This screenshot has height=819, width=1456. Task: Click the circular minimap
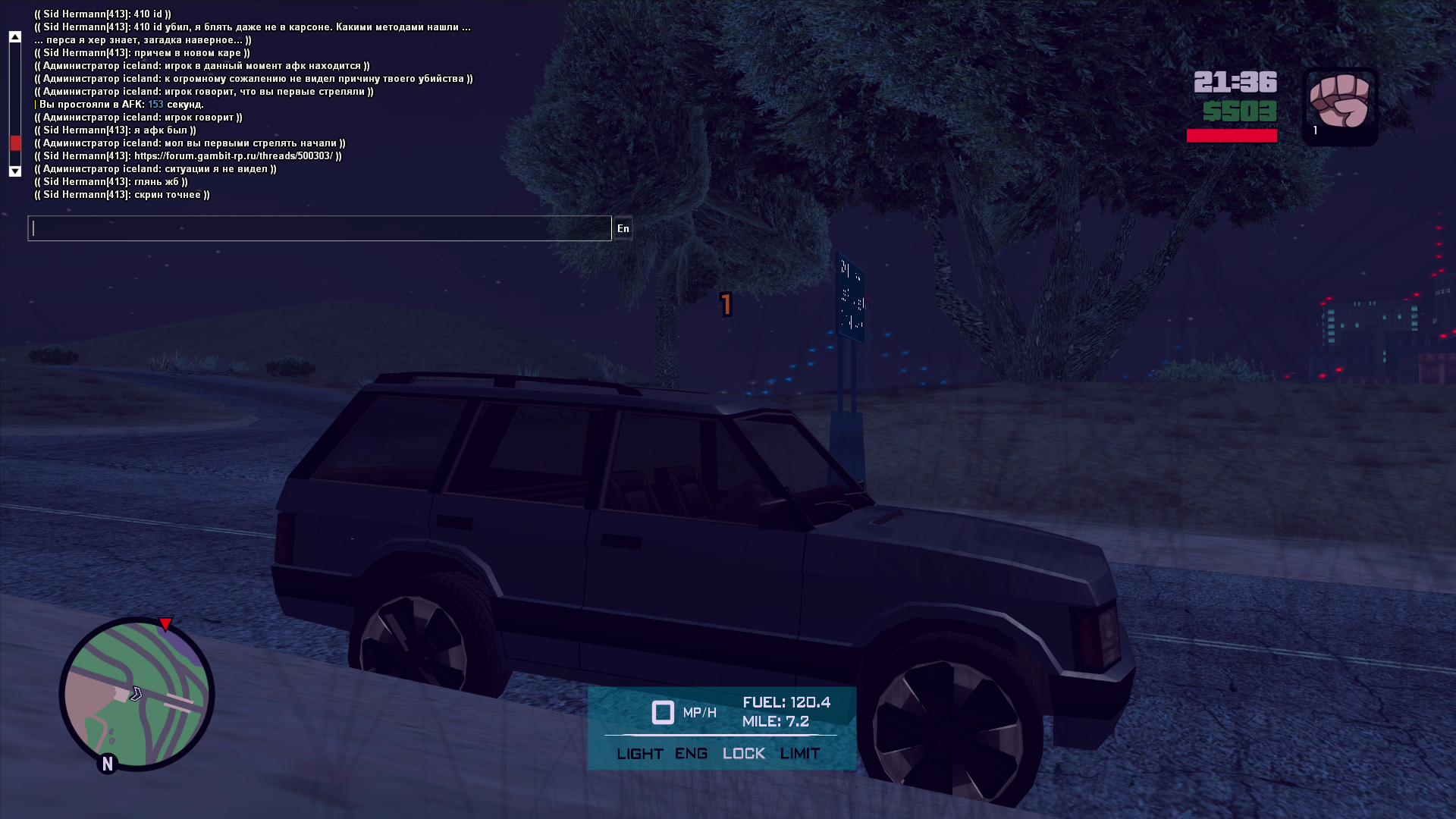[x=136, y=694]
